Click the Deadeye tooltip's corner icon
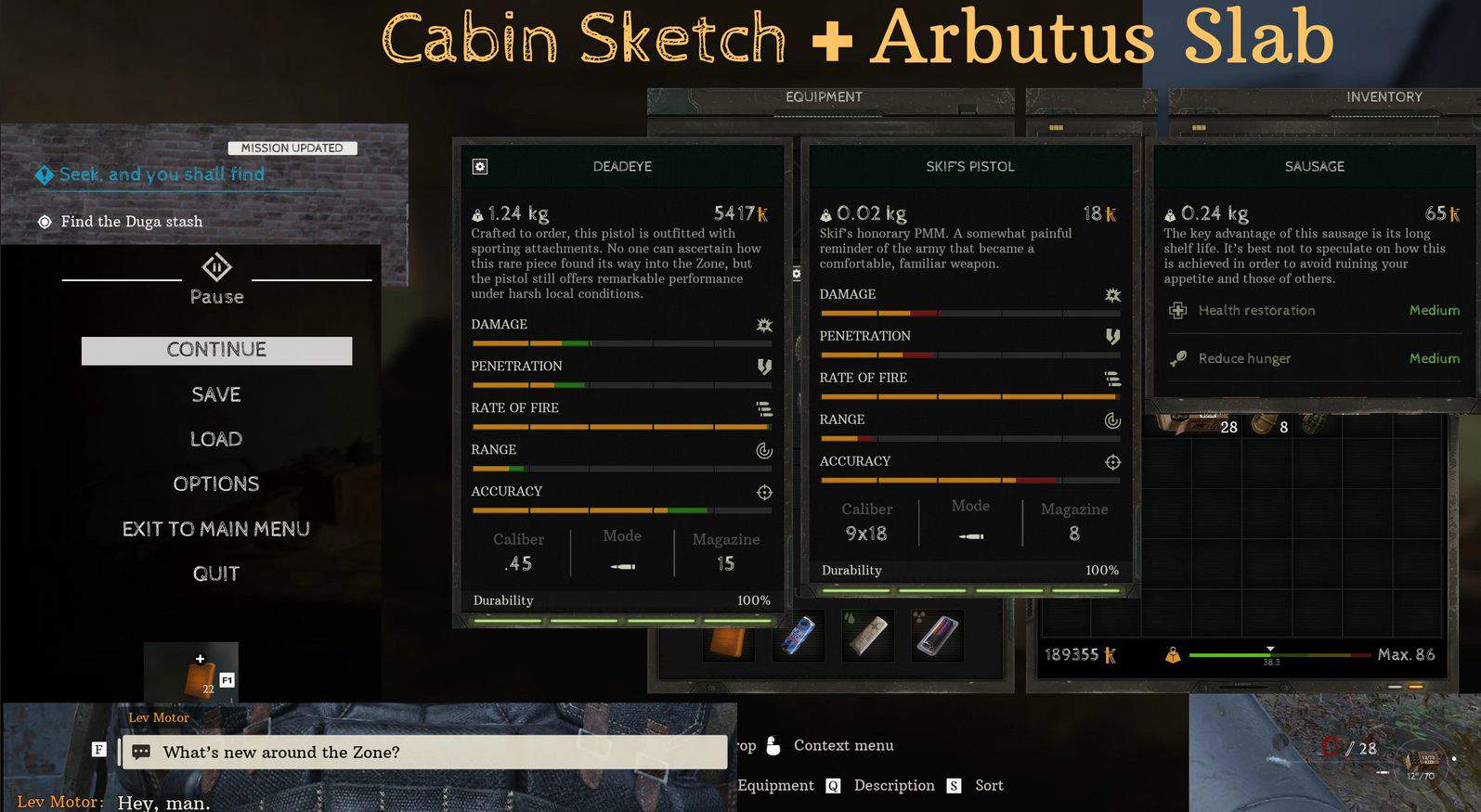 [x=480, y=166]
